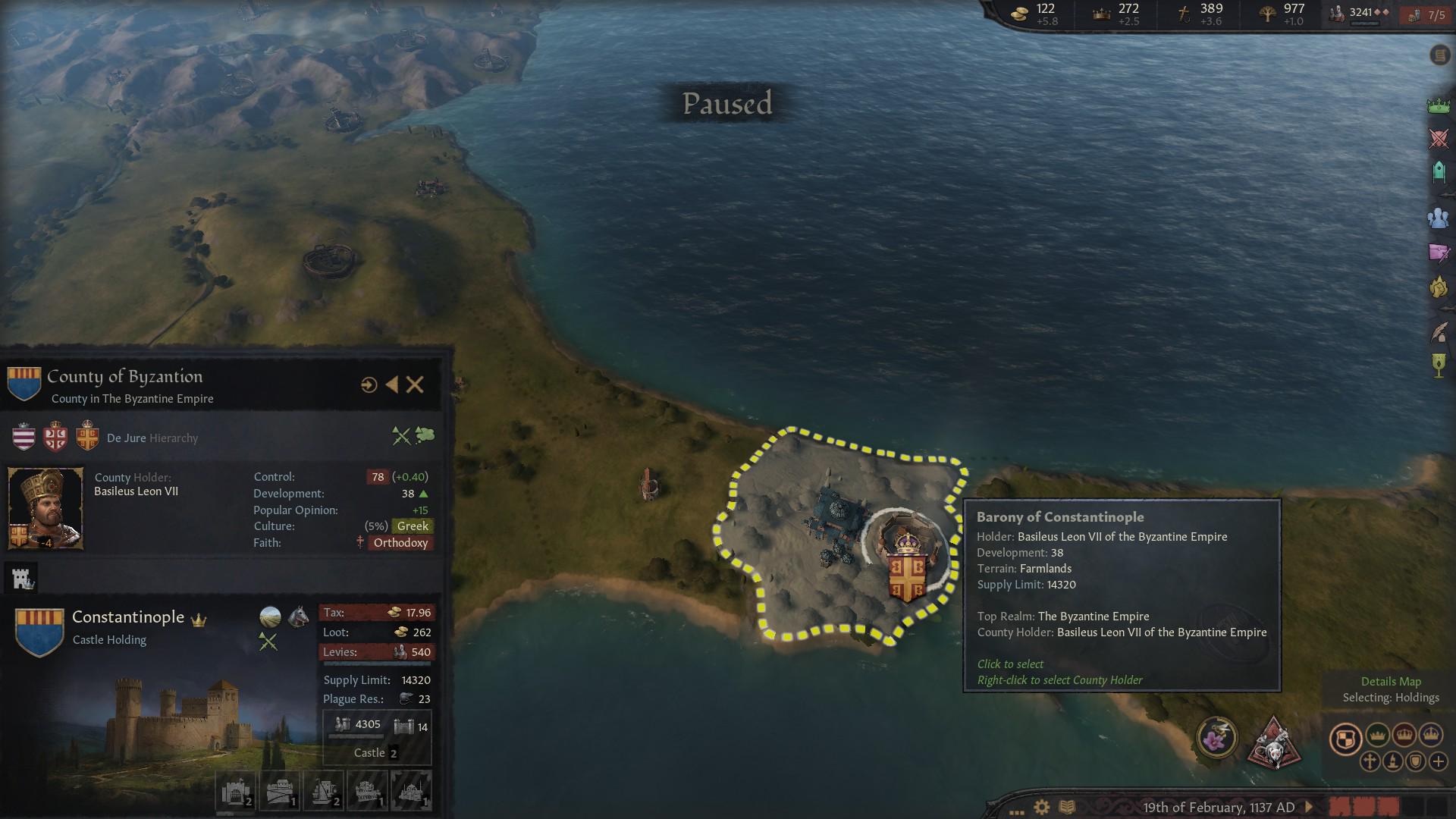
Task: Click "Click to select" in the Constantinople tooltip
Action: point(1009,664)
